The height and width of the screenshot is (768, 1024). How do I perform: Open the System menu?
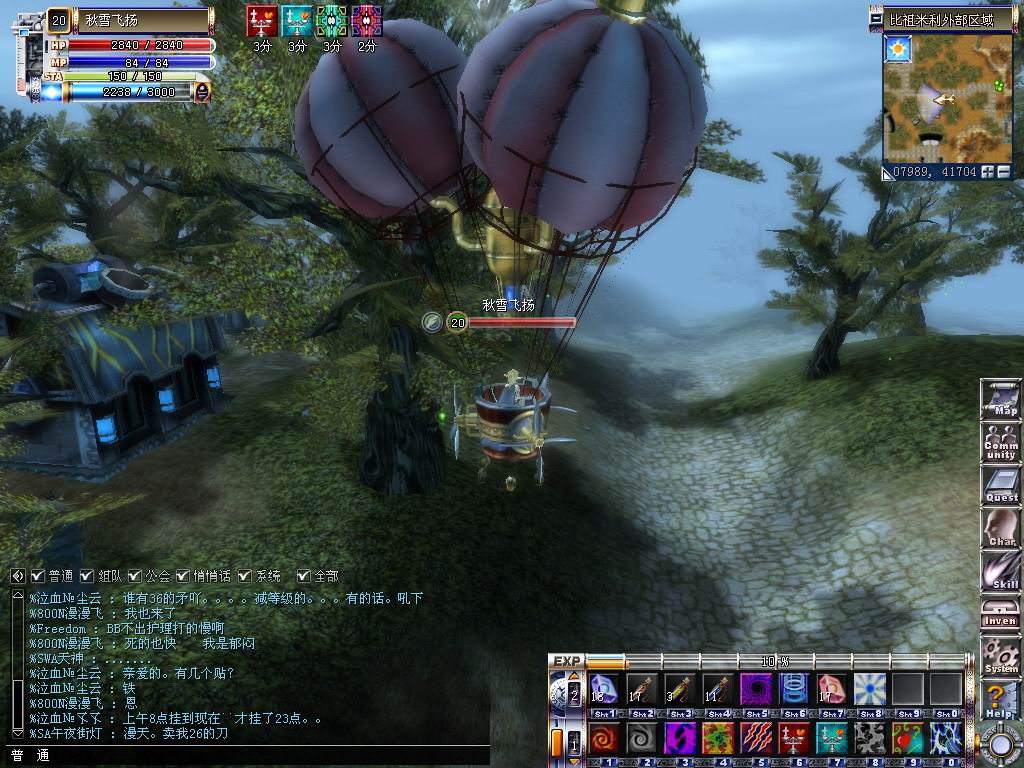coord(1000,656)
